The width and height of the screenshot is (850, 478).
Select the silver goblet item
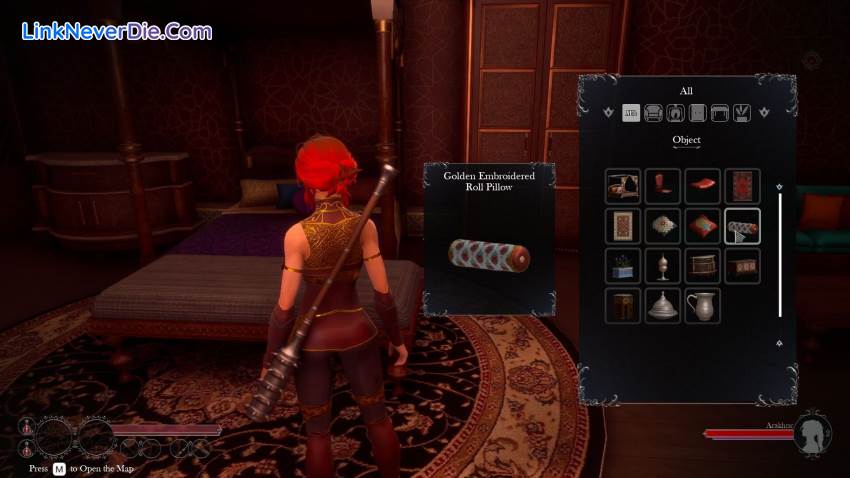(x=662, y=266)
